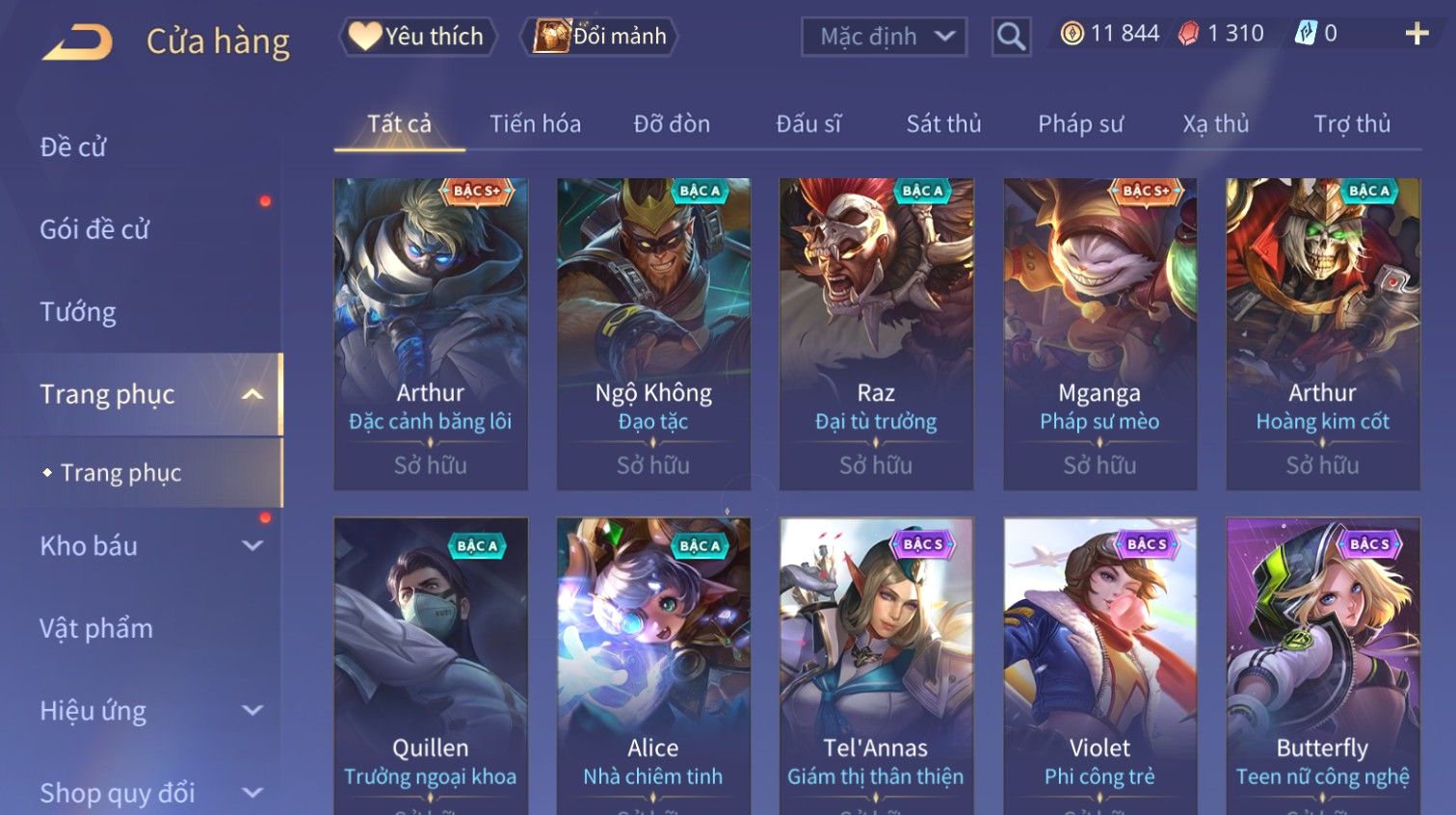The height and width of the screenshot is (815, 1456).
Task: Switch to the Tiến hóa tab
Action: (535, 124)
